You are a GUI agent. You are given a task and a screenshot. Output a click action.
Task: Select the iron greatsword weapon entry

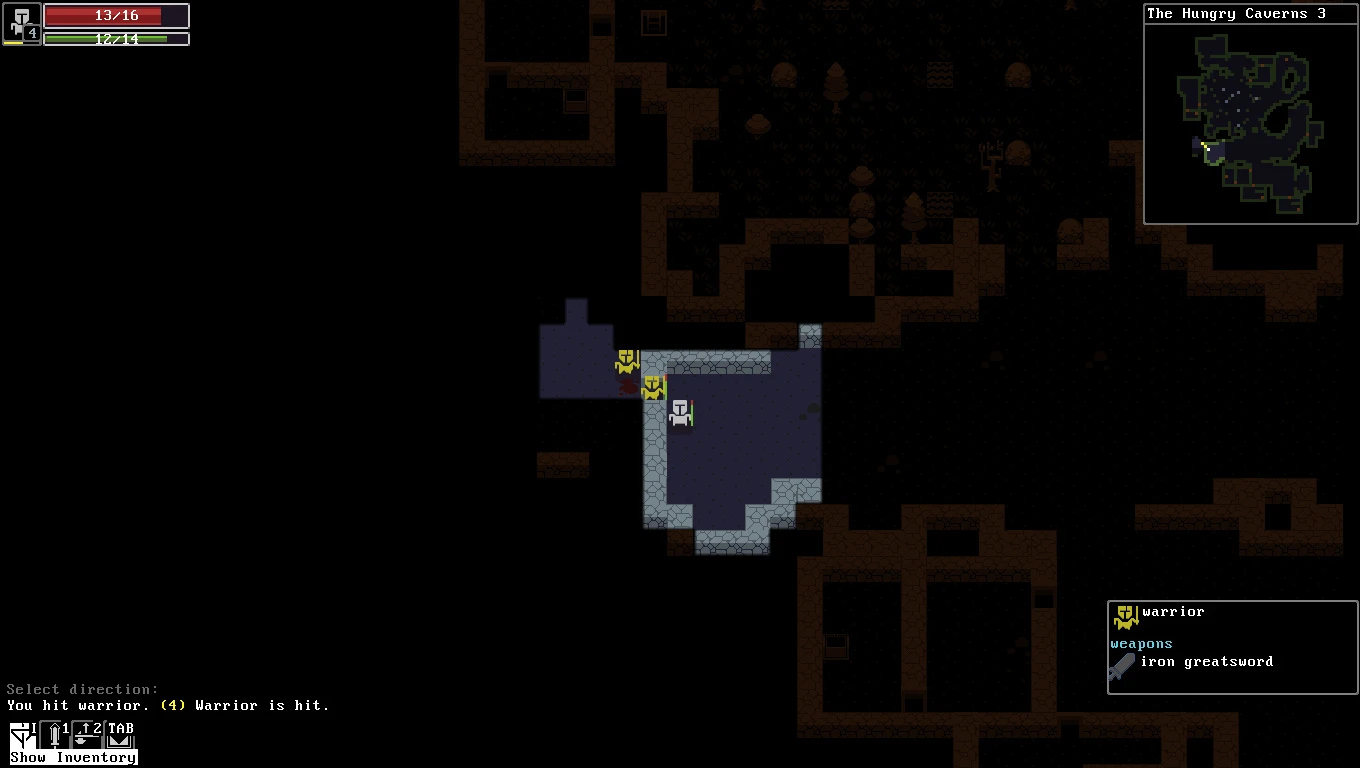click(1206, 662)
